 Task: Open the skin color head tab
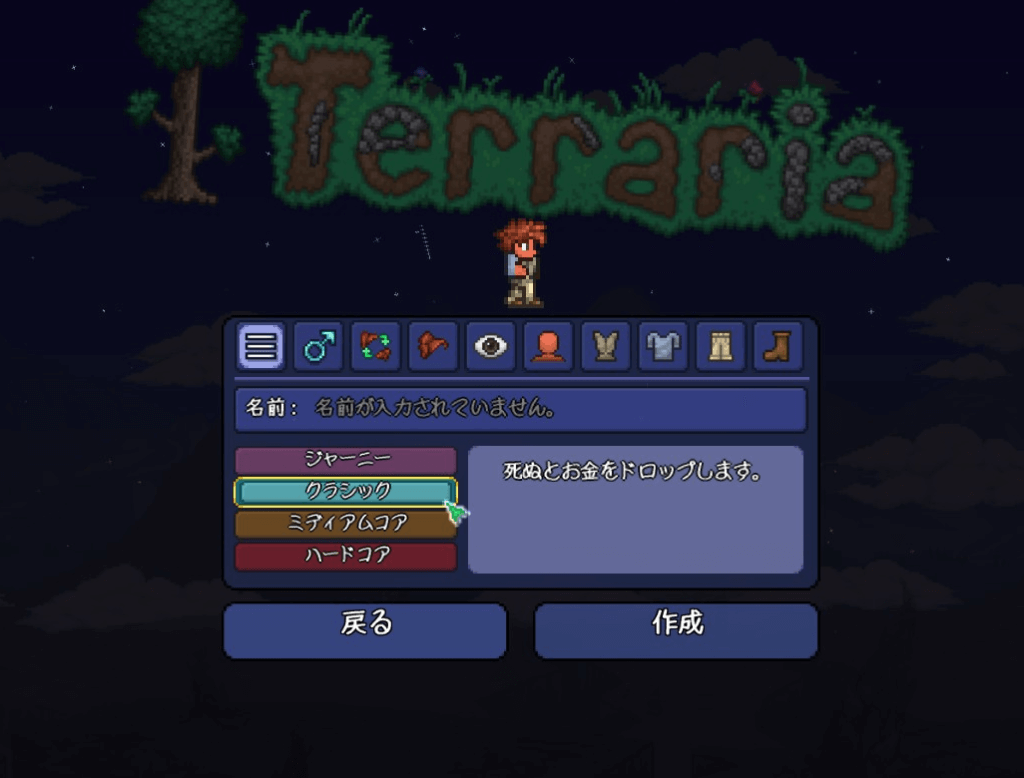[548, 347]
